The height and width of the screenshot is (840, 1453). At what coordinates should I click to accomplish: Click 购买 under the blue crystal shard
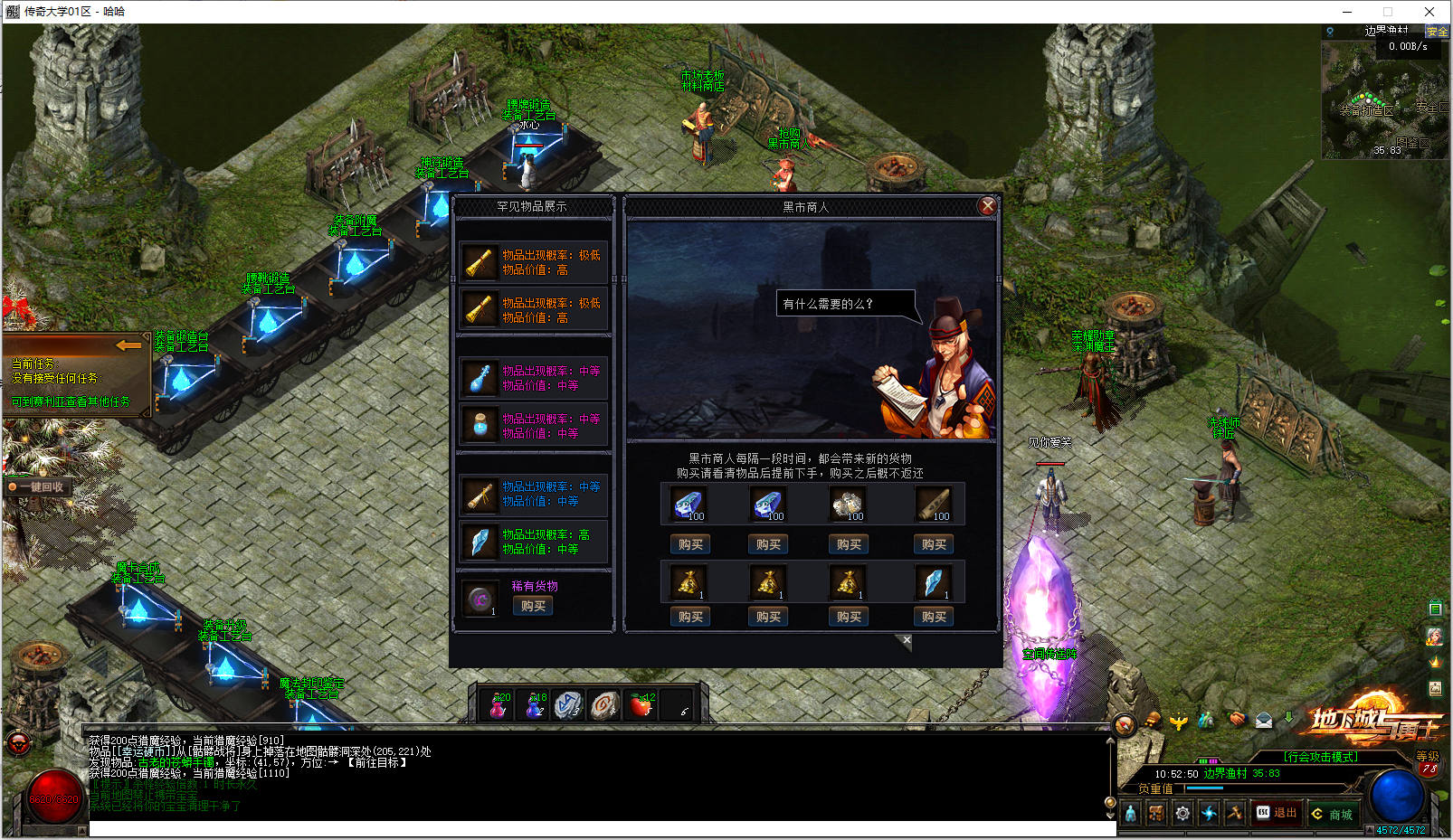[934, 617]
